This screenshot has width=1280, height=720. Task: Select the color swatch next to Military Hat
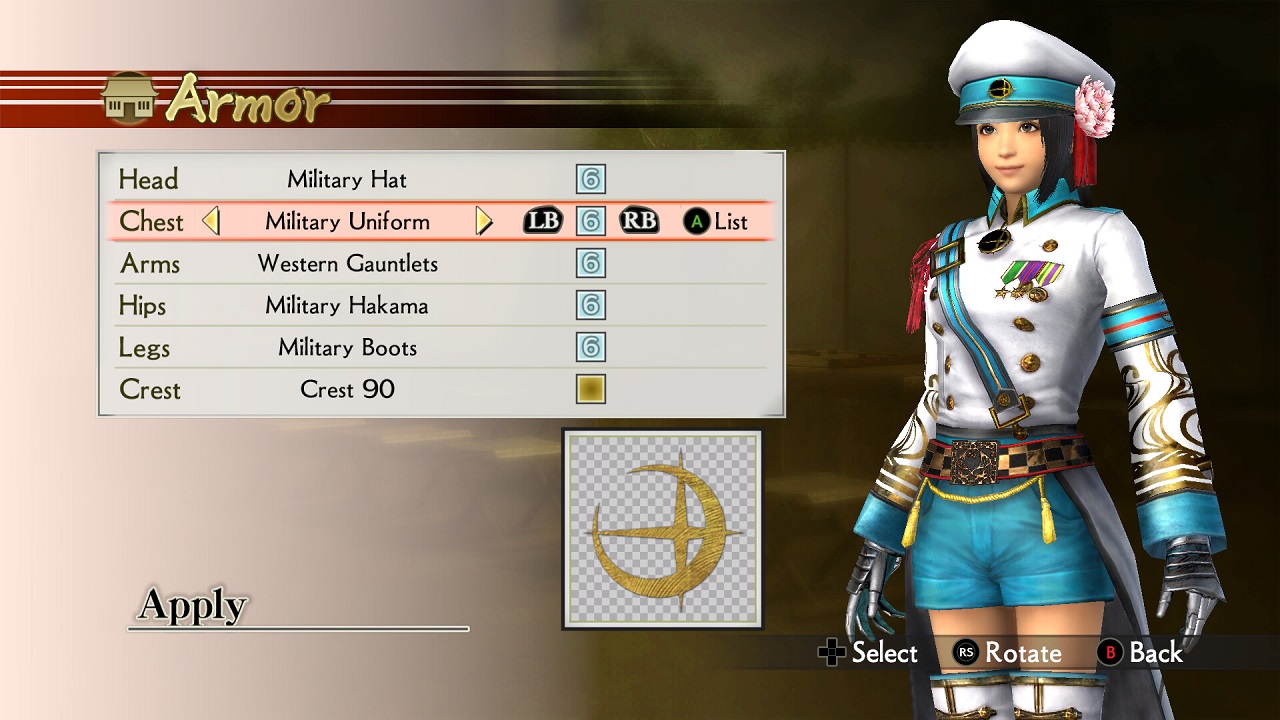point(590,179)
